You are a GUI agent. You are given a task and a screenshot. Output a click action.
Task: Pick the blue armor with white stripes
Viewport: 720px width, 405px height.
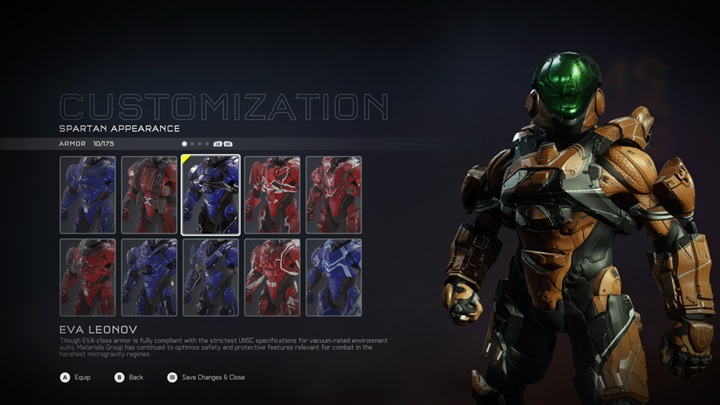coord(334,277)
